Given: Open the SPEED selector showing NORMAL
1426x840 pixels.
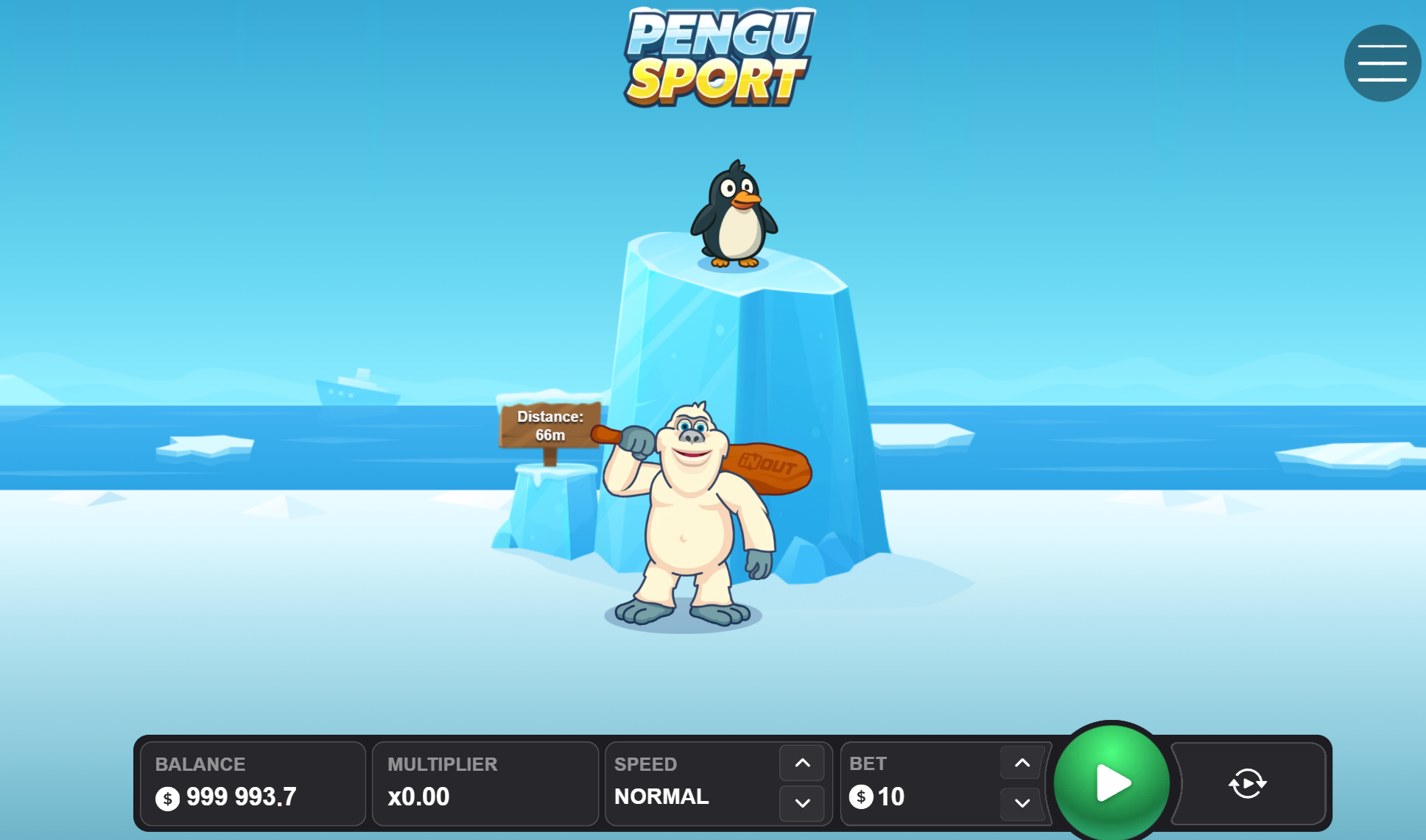Looking at the screenshot, I should pos(661,796).
